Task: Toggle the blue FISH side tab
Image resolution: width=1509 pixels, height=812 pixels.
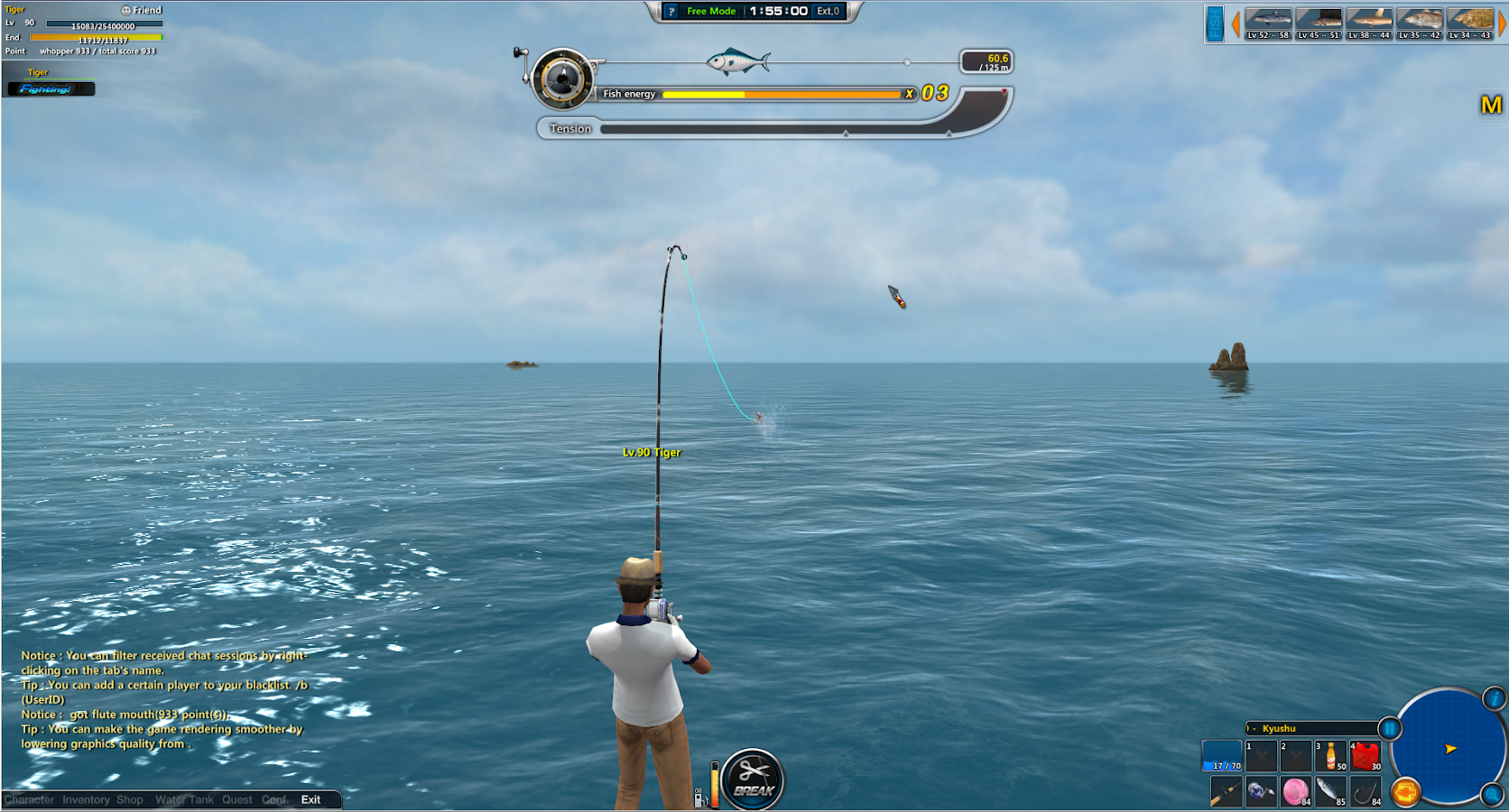Action: click(1215, 24)
